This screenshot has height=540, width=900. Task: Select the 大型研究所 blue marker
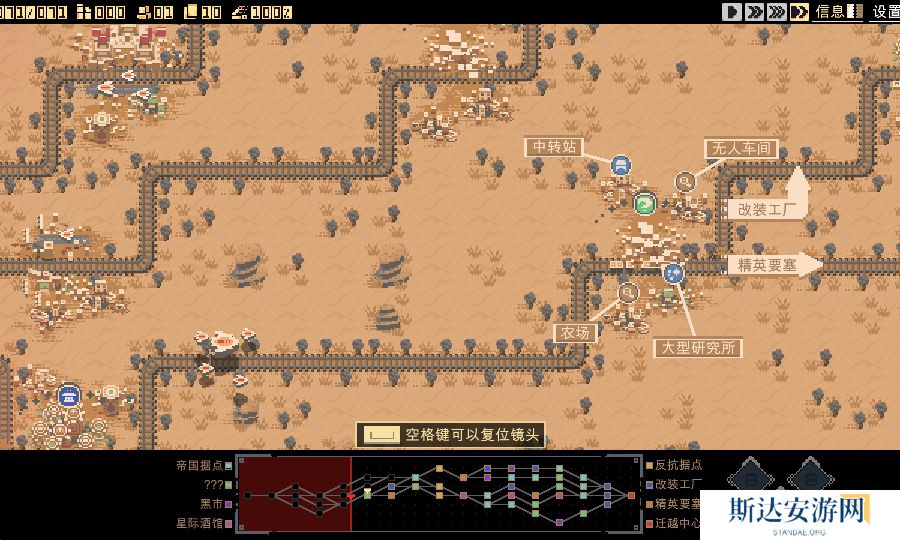674,272
